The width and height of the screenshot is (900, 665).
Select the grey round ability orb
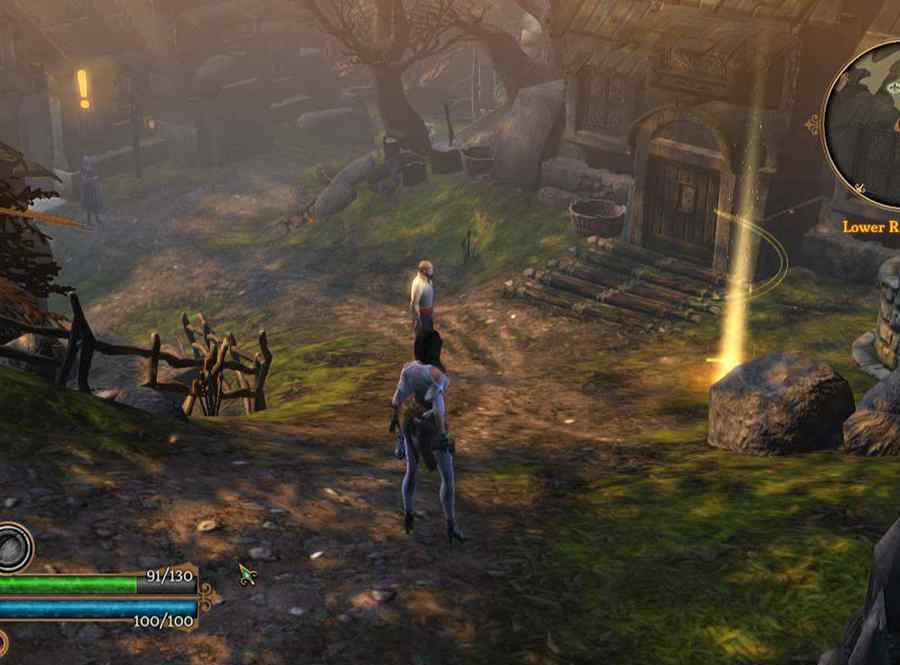coord(13,547)
